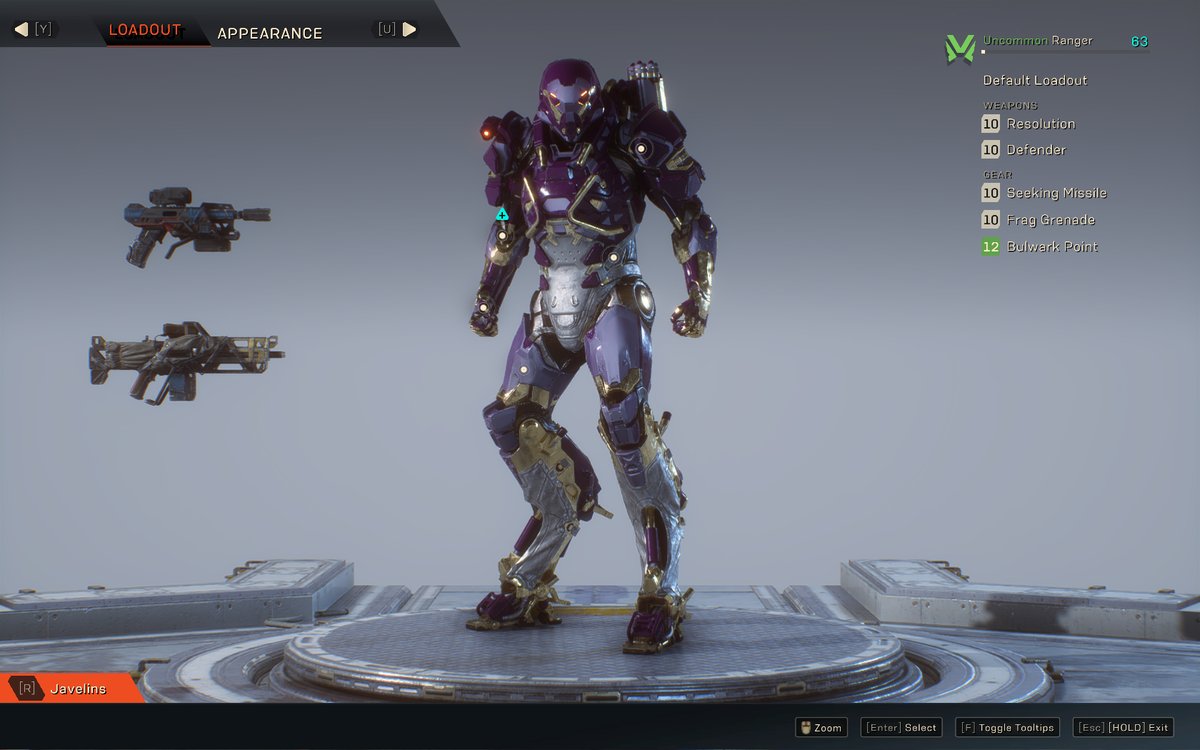Open the Appearance tab
This screenshot has height=750, width=1200.
269,33
